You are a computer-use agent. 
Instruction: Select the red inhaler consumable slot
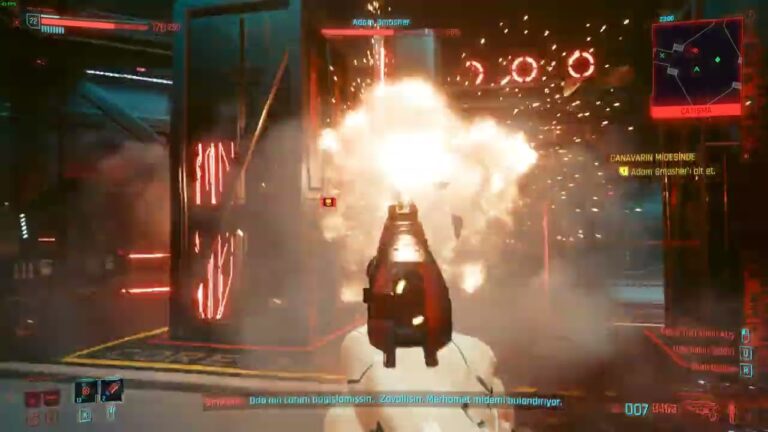click(111, 389)
